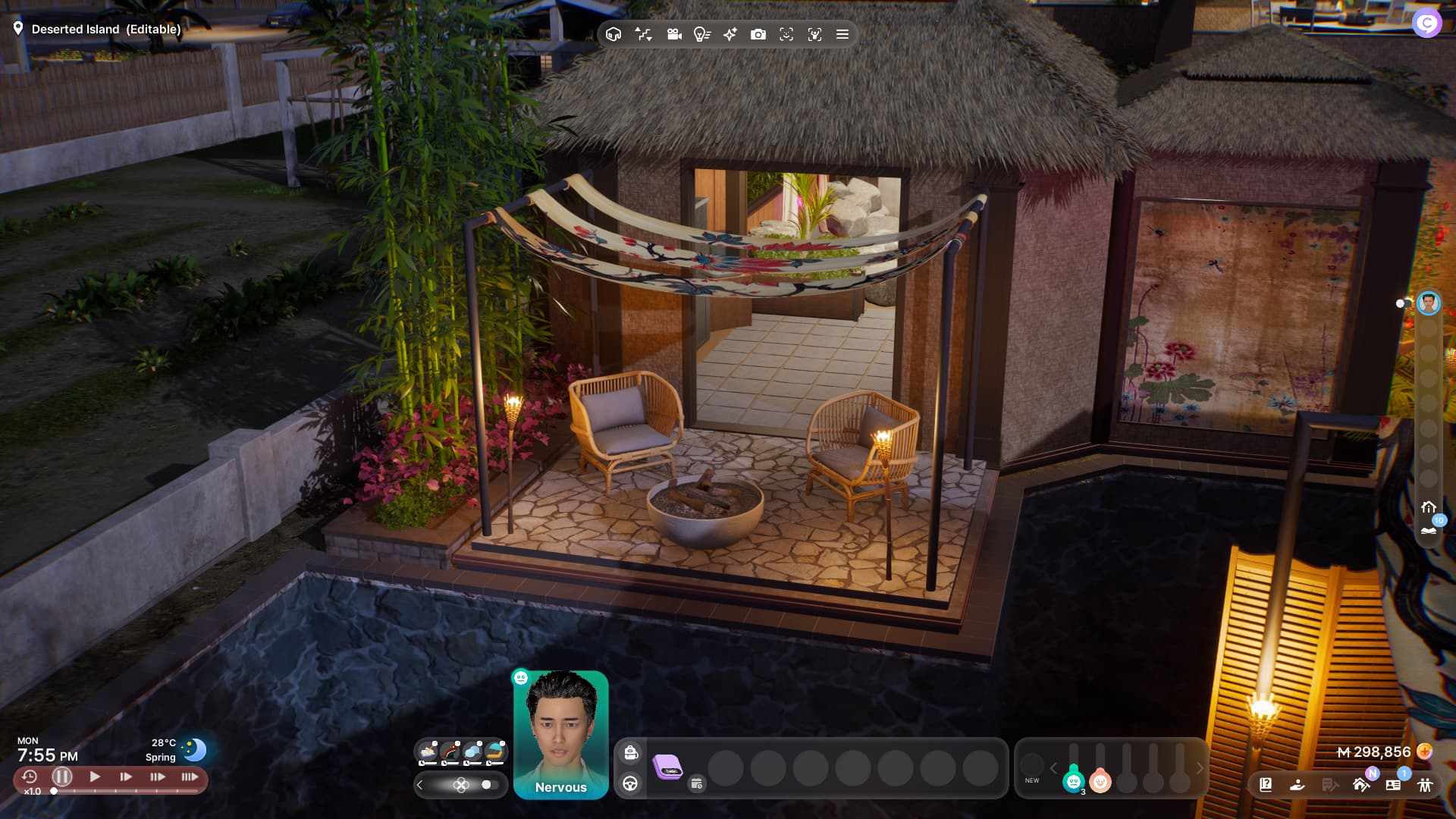Change floor level with the stairs icon
The height and width of the screenshot is (819, 1456).
click(x=643, y=34)
